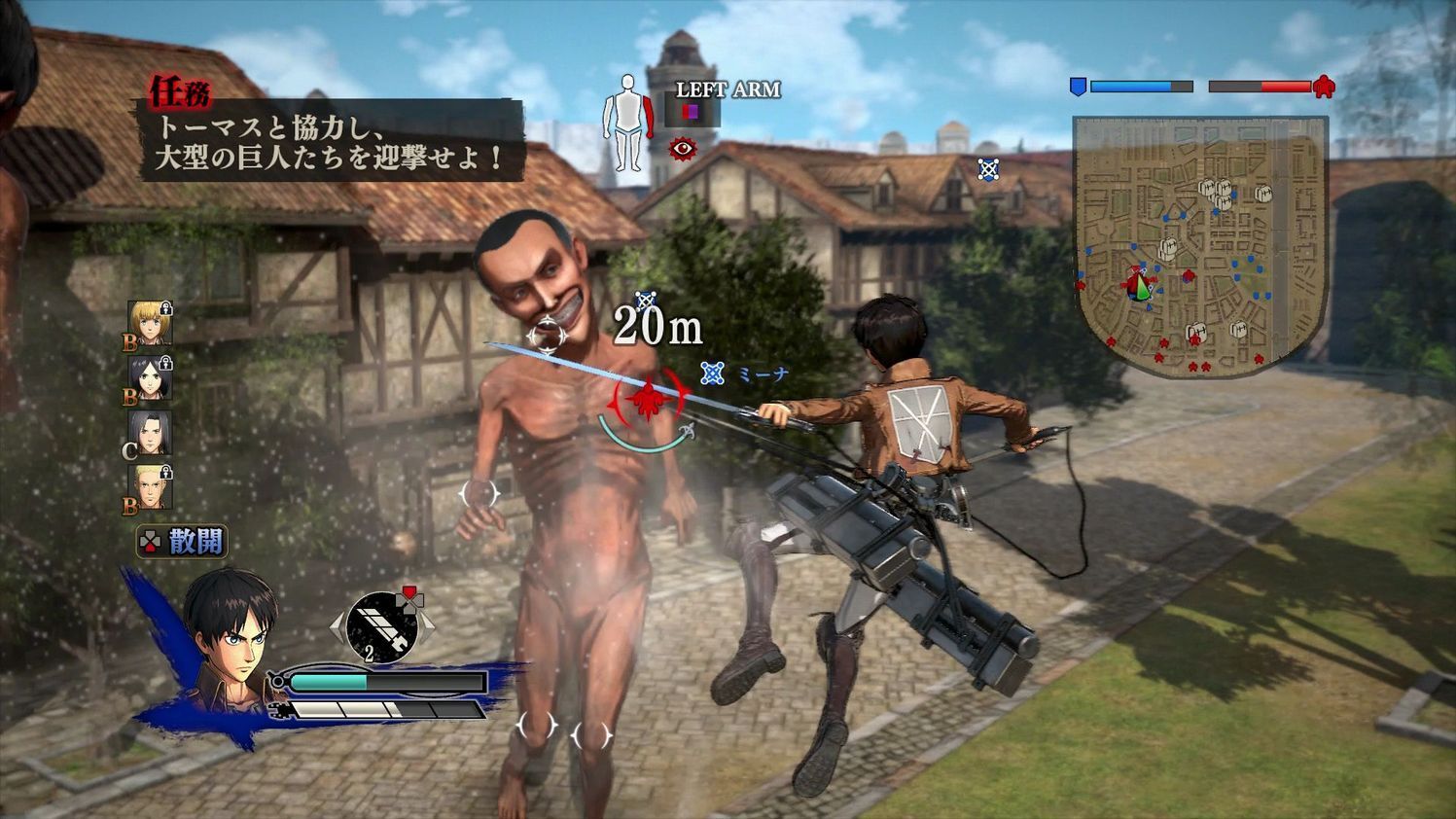Click the titan body part diagram

625,124
